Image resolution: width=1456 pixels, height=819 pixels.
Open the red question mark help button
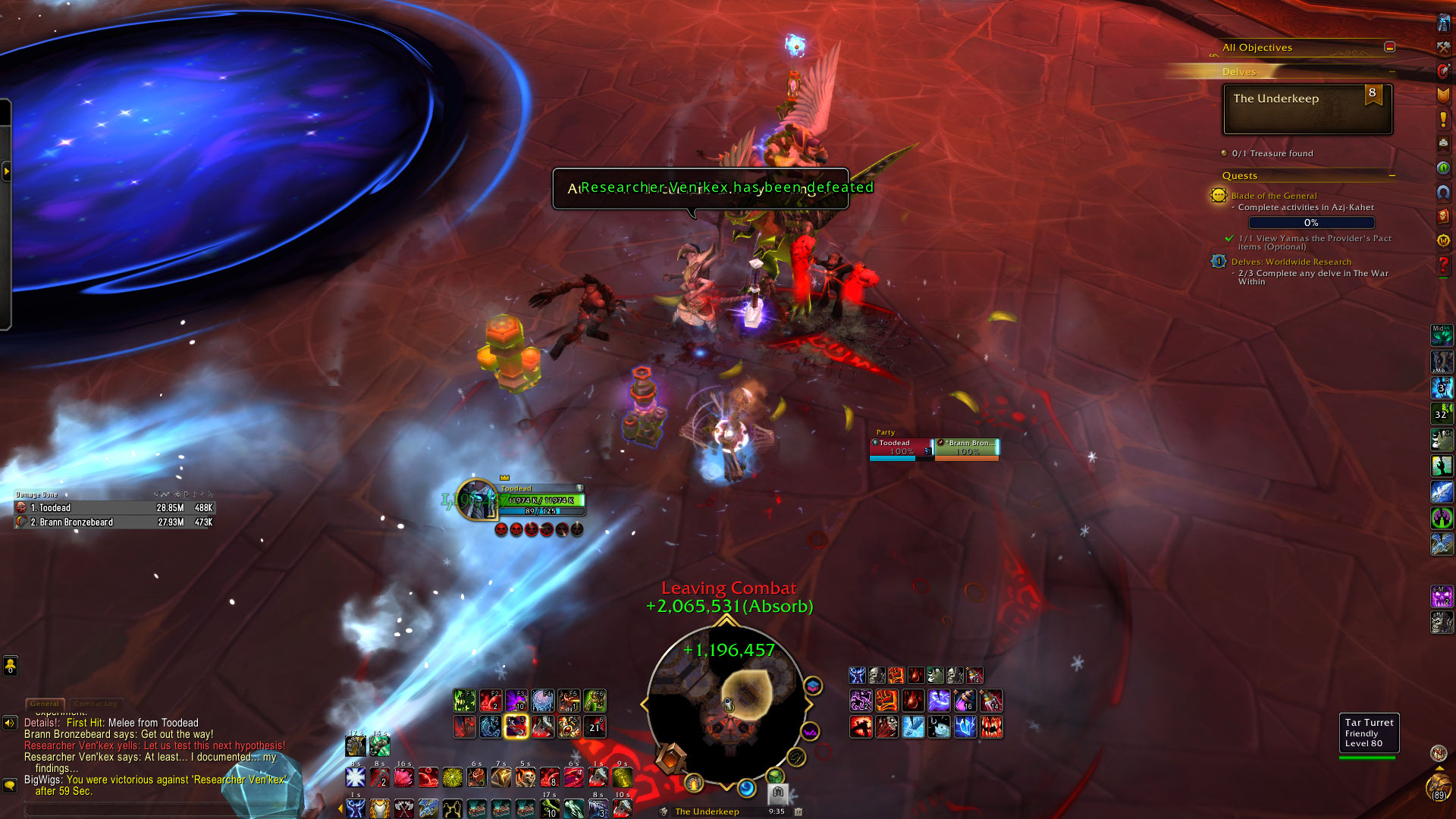[x=1443, y=265]
